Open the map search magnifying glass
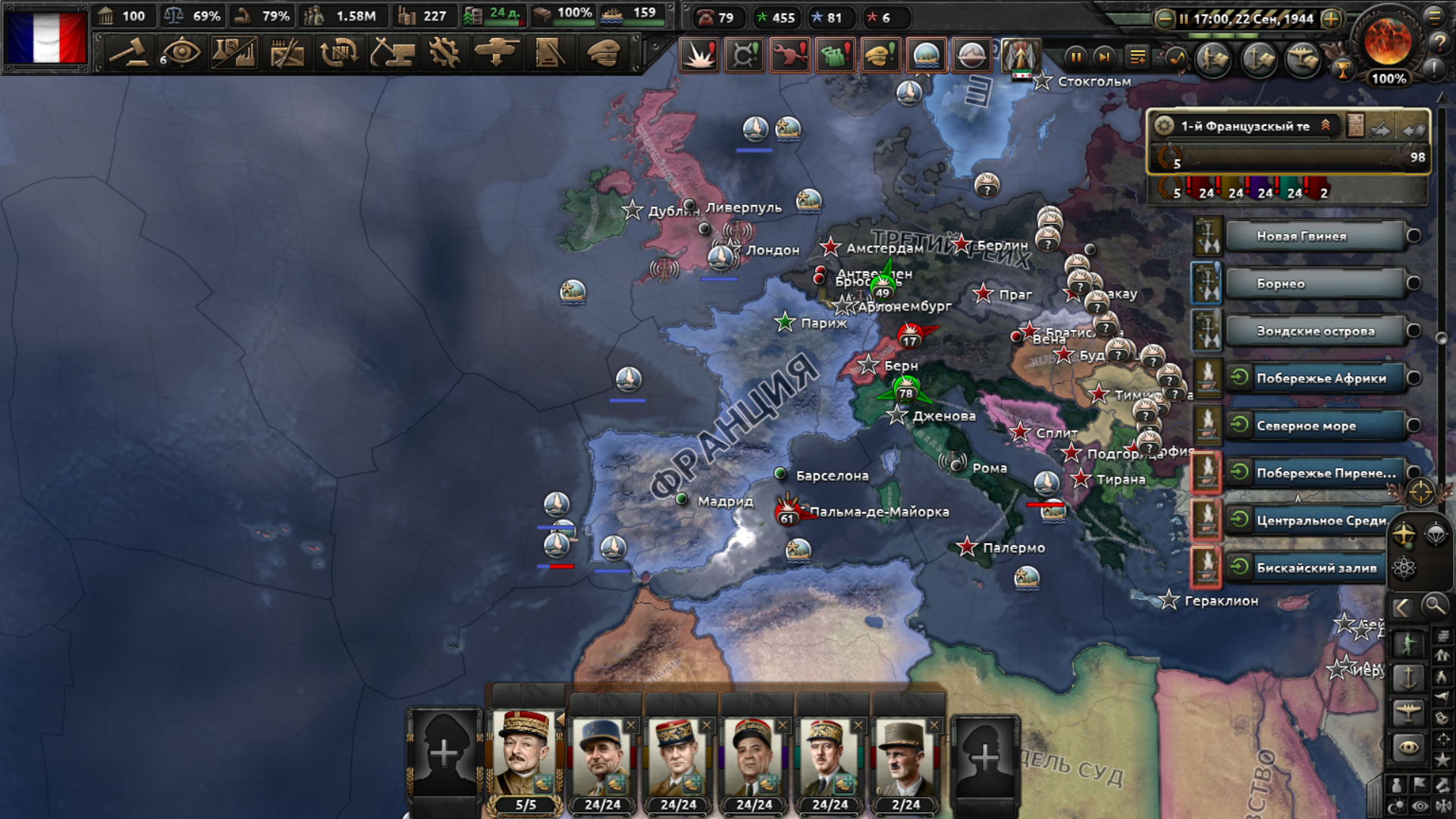 pyautogui.click(x=1434, y=606)
